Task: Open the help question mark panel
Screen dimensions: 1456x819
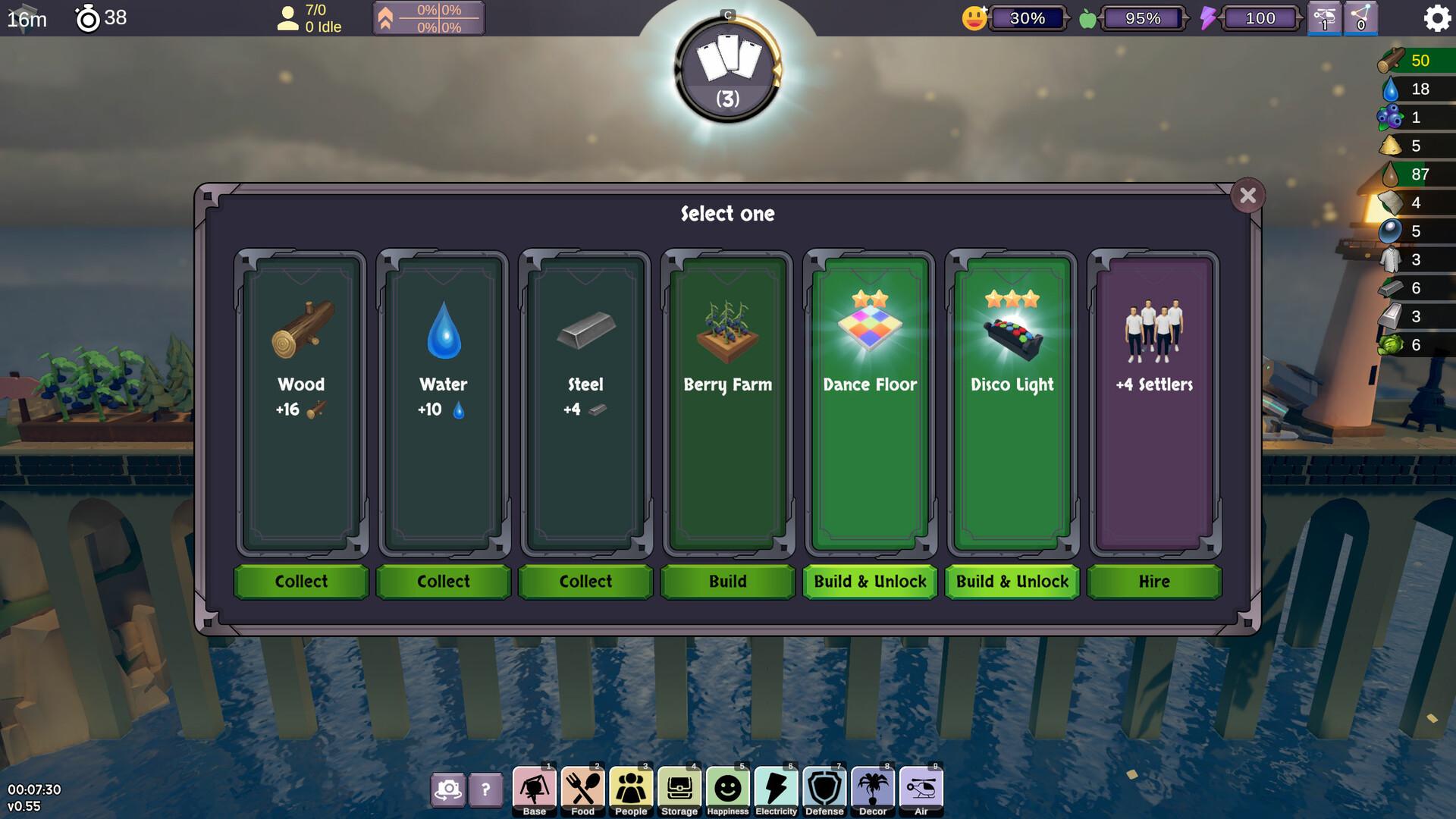Action: coord(486,791)
